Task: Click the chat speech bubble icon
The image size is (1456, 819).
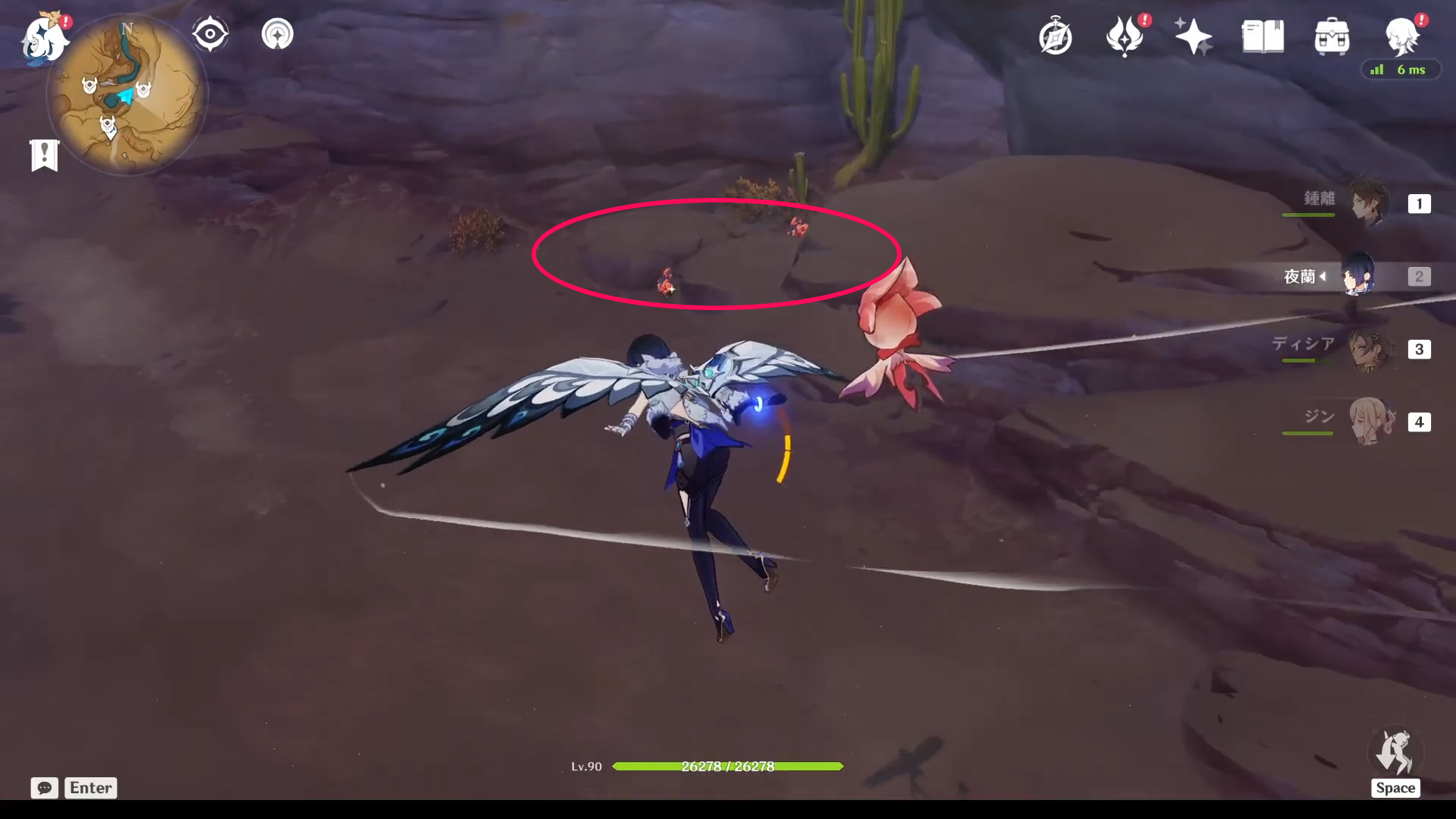Action: coord(44,788)
